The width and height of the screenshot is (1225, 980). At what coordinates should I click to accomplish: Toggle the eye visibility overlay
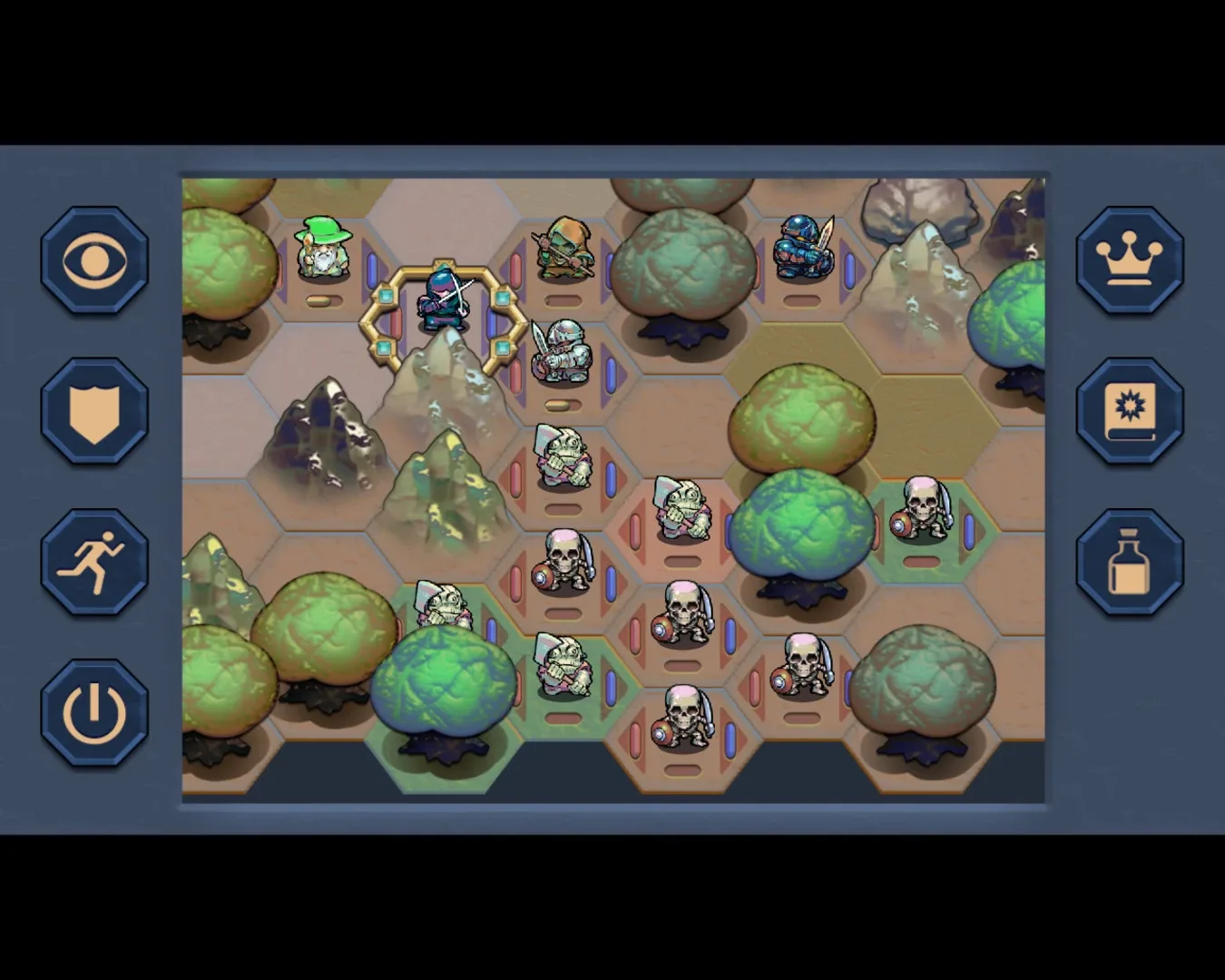pyautogui.click(x=92, y=260)
